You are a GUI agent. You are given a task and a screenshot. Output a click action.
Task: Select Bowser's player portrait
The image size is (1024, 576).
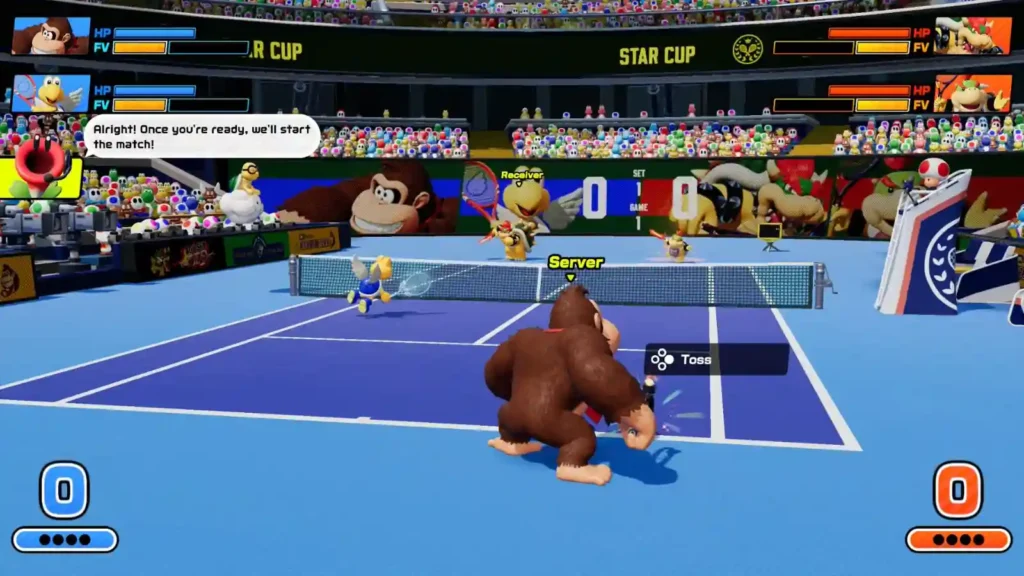972,36
